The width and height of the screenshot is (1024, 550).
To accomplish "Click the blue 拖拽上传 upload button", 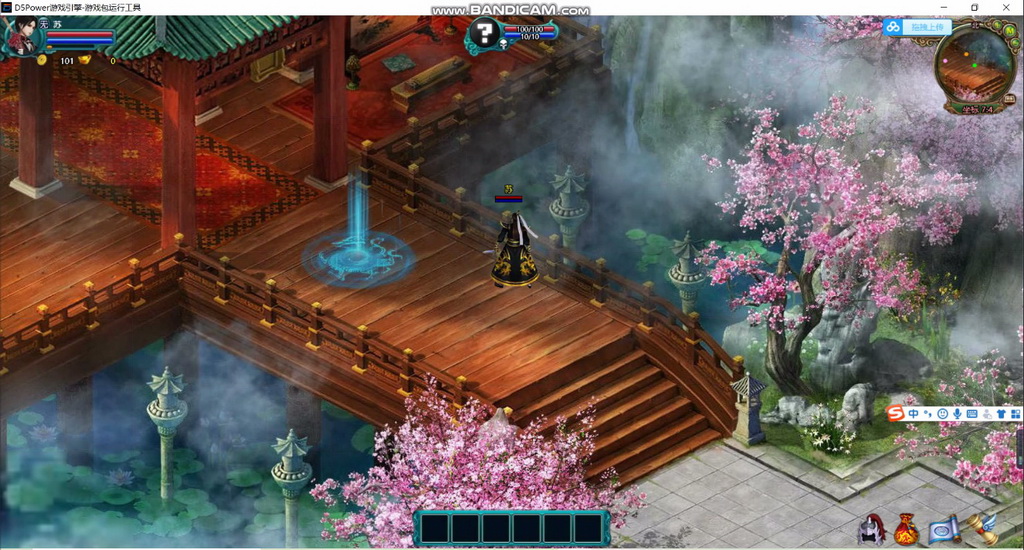I will coord(918,28).
